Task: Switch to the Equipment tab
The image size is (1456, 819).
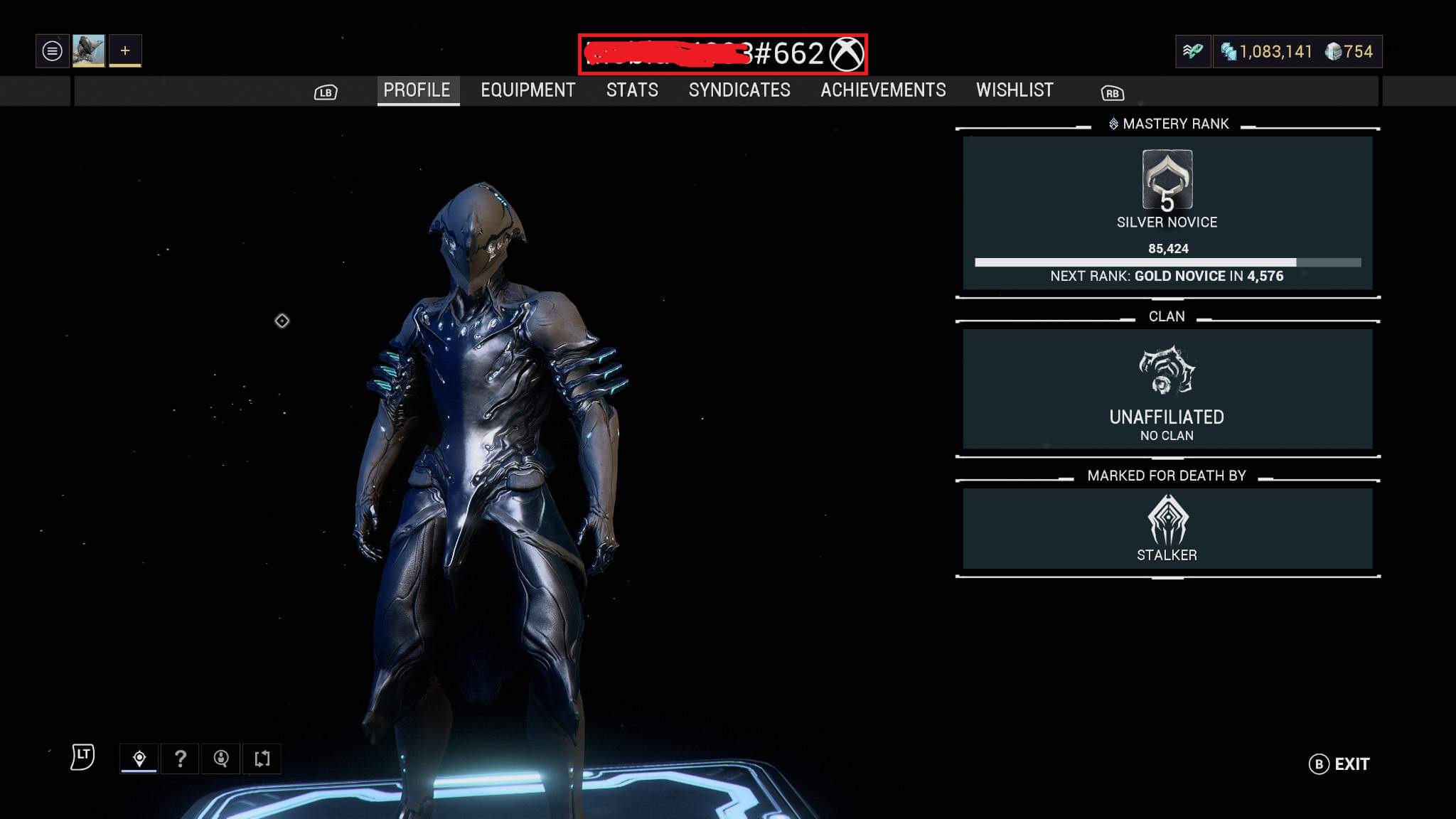Action: [528, 90]
